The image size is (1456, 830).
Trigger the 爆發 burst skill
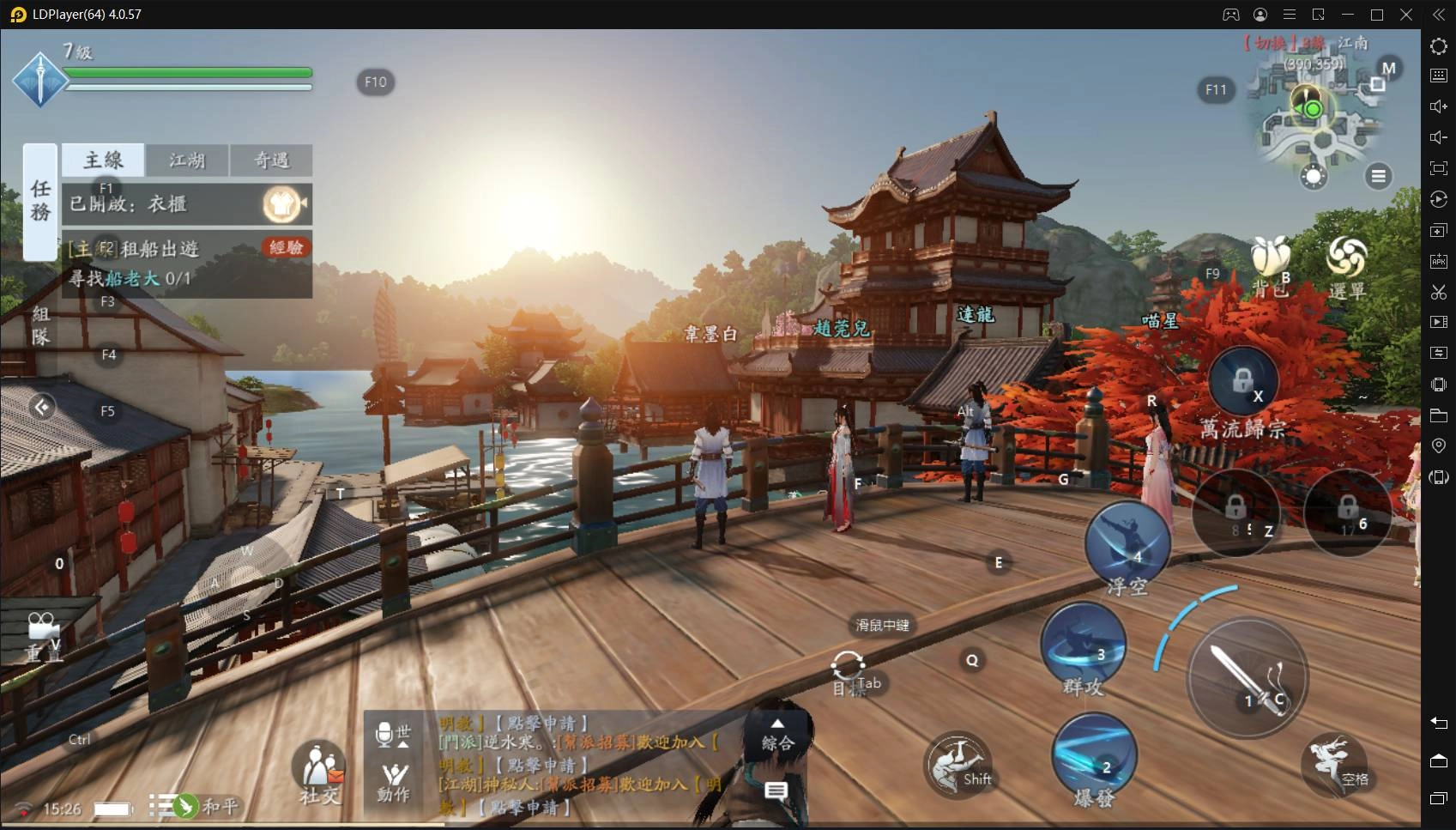(1094, 756)
